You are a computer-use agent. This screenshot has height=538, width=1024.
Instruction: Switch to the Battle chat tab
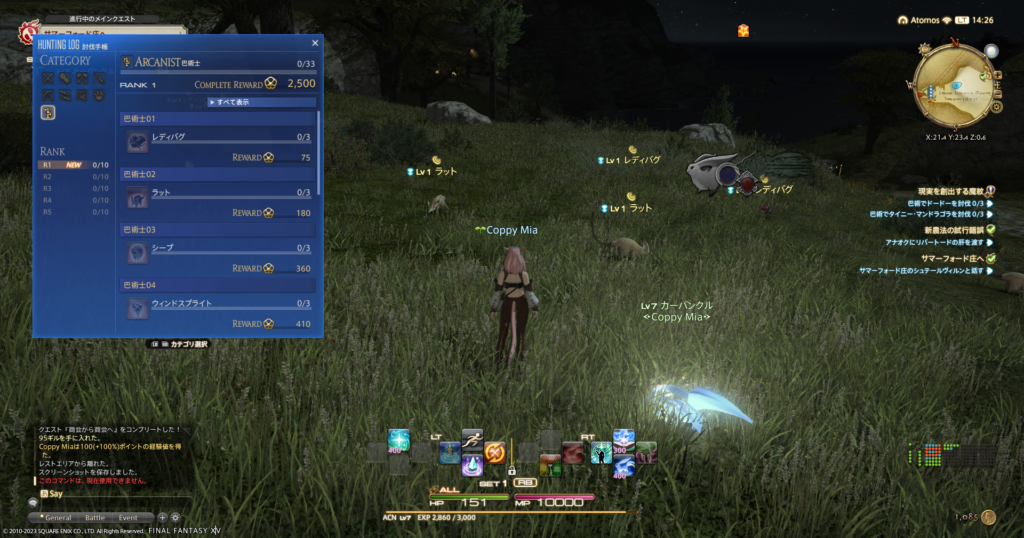point(94,517)
